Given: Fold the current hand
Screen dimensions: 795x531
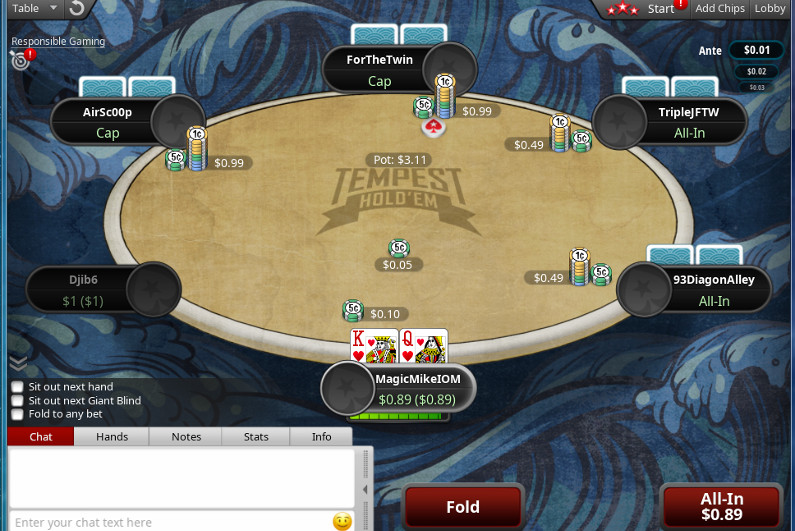Looking at the screenshot, I should [x=463, y=506].
